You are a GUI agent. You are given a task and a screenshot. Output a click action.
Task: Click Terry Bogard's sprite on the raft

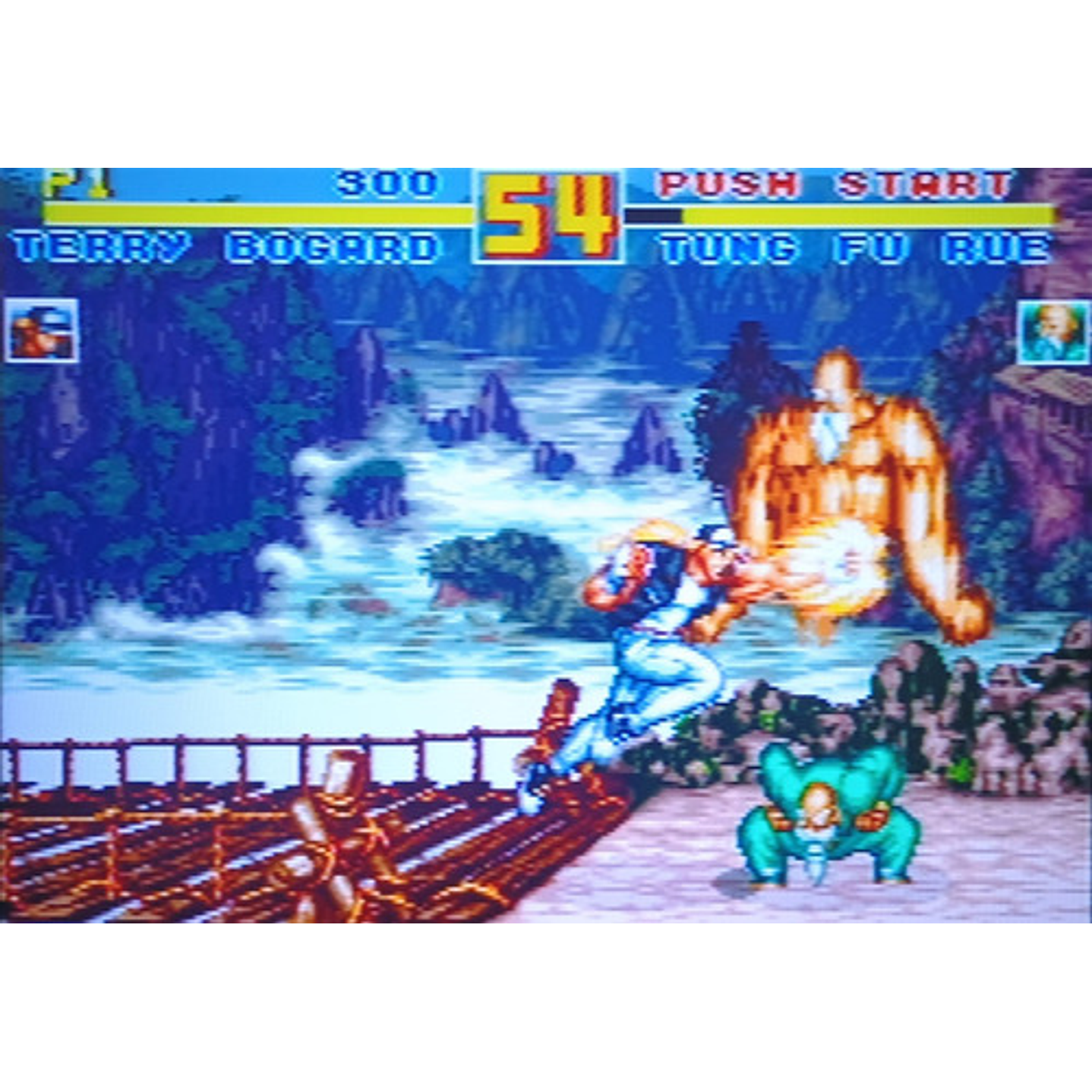661,645
